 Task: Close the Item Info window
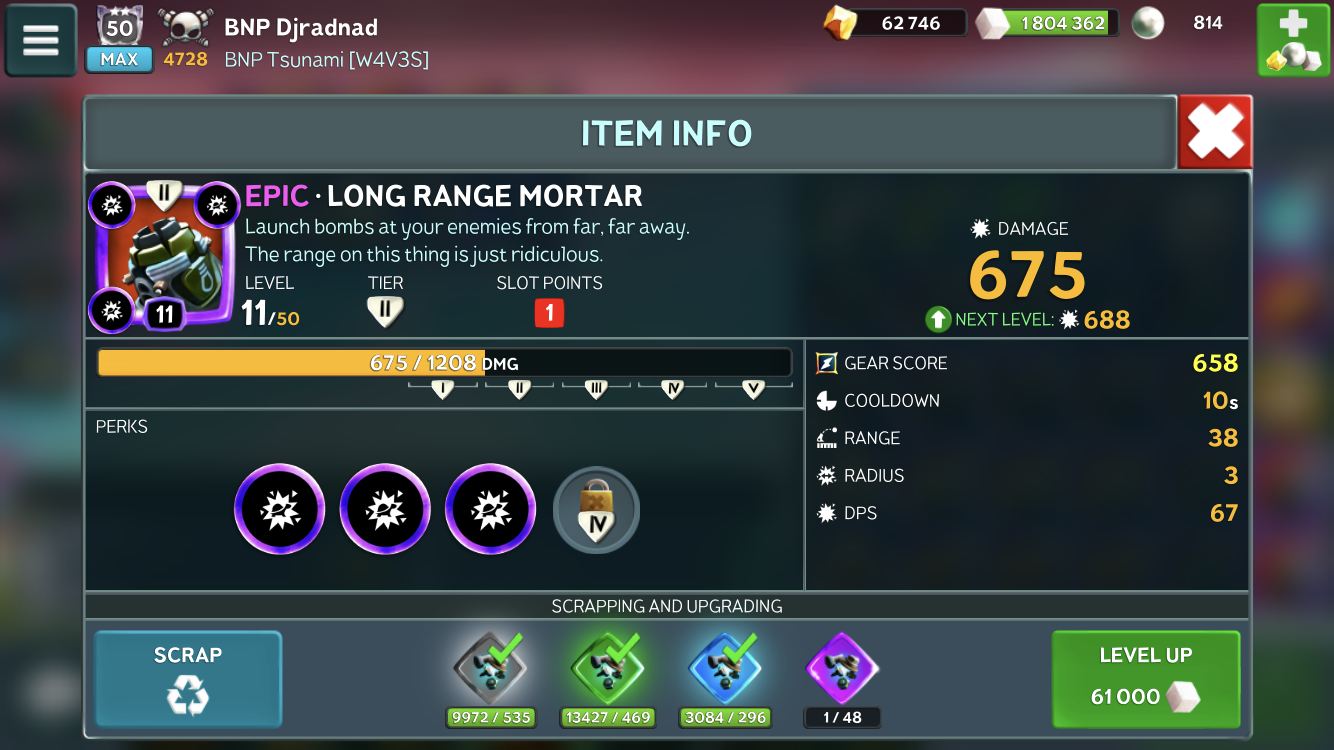click(1215, 132)
